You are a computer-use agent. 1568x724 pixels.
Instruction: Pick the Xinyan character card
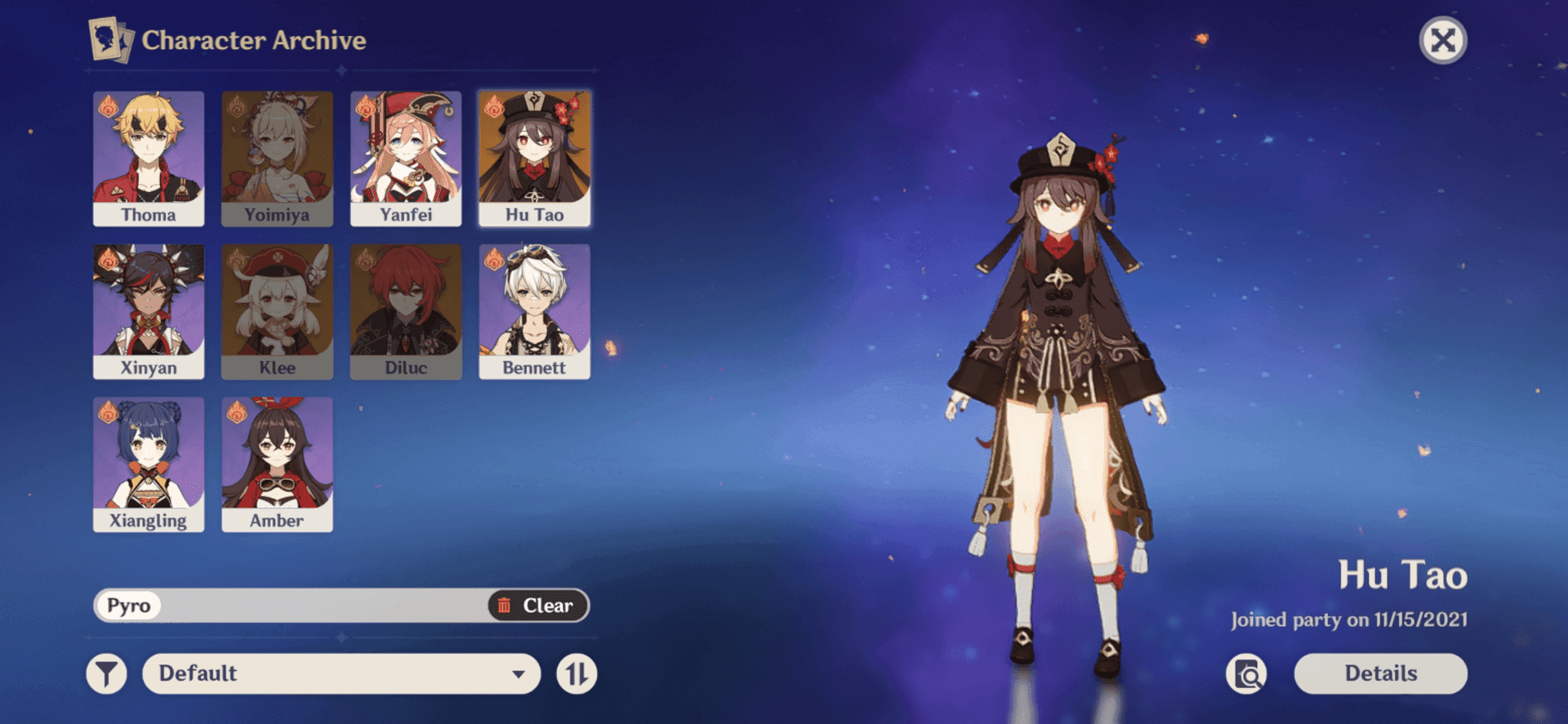click(x=149, y=311)
